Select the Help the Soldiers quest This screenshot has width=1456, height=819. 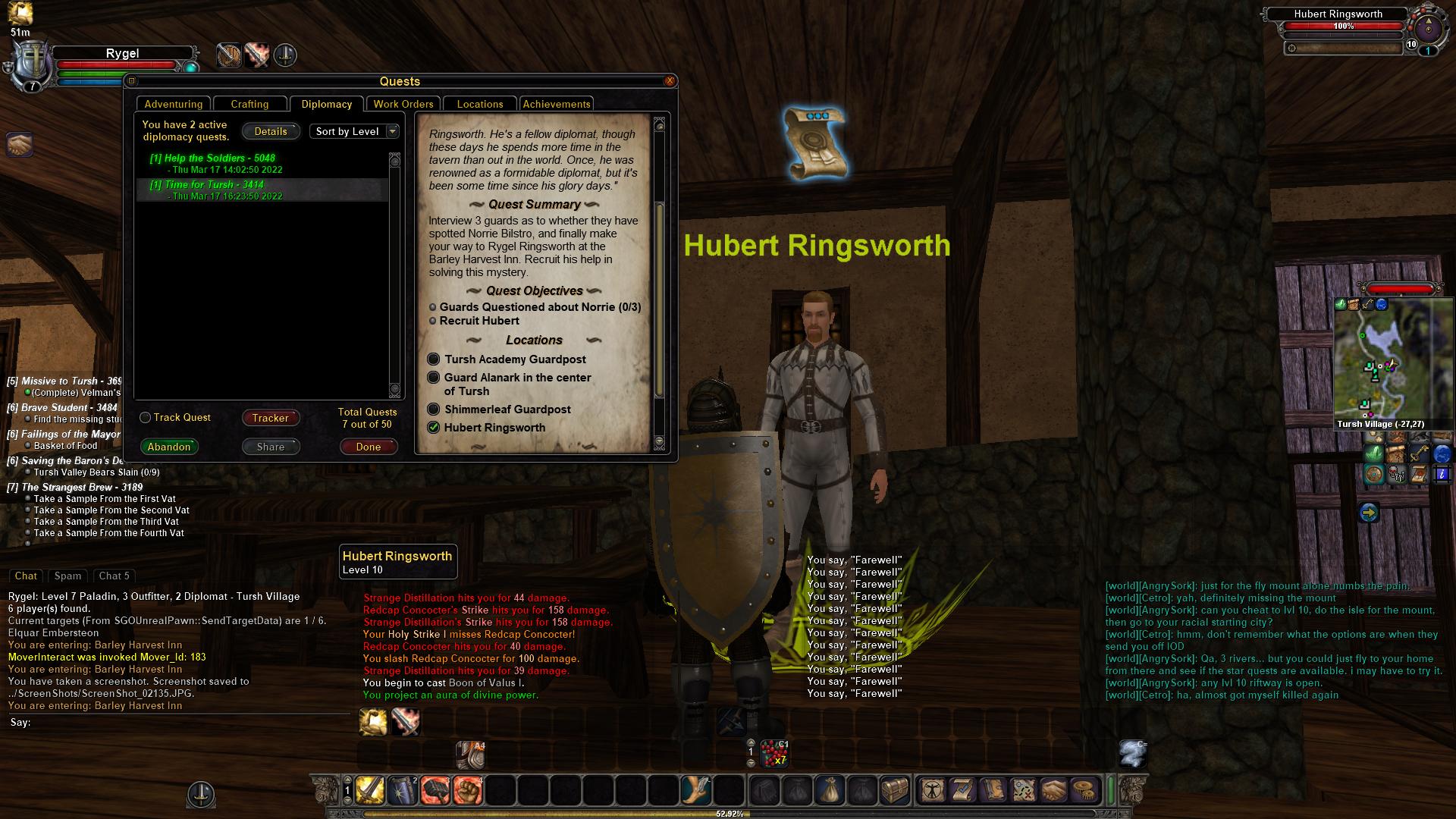tap(212, 158)
